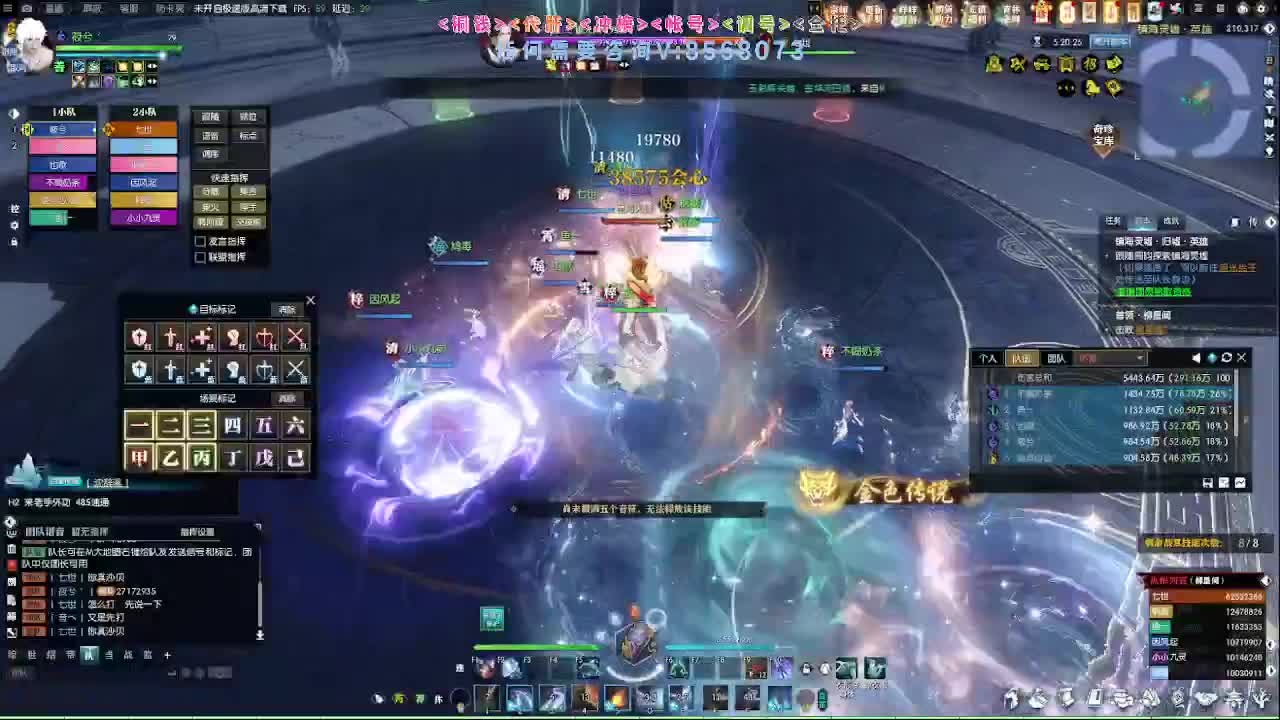This screenshot has height=720, width=1280.
Task: Enable the 发言指挥 checkbox
Action: [201, 241]
